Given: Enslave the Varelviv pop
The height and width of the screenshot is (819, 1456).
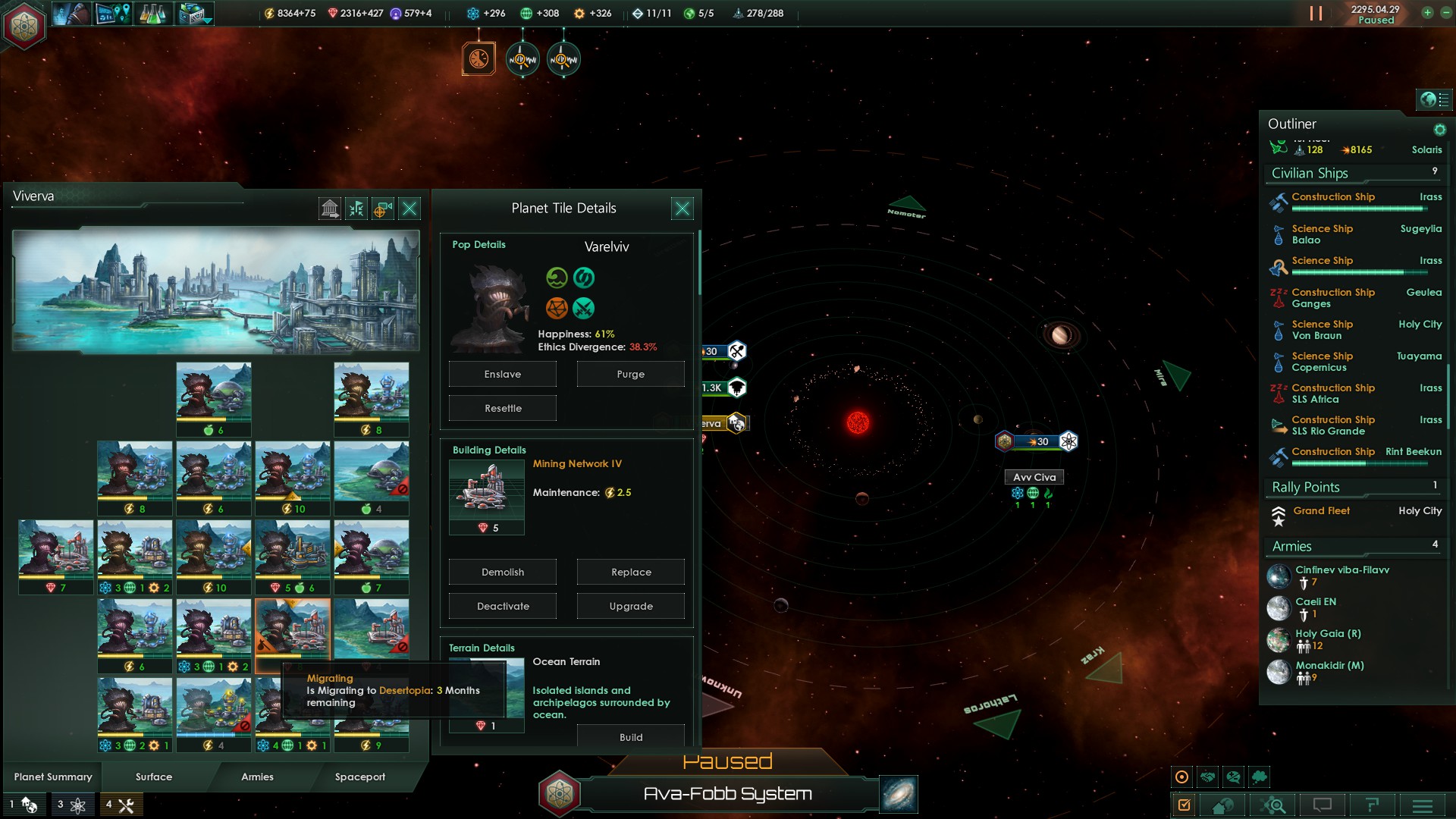Looking at the screenshot, I should (502, 375).
